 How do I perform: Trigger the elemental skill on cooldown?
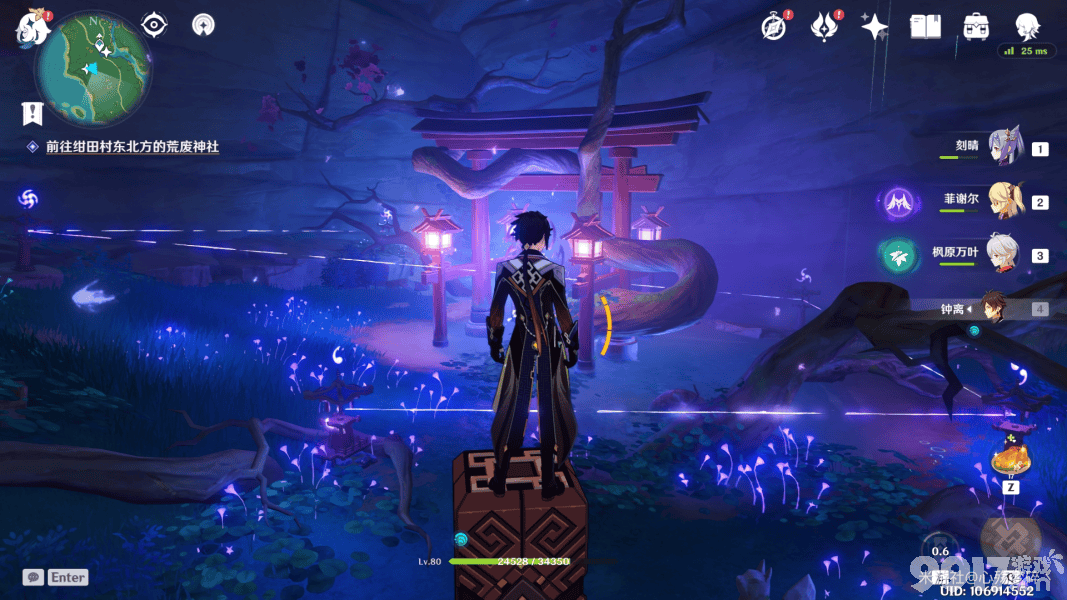click(x=941, y=551)
